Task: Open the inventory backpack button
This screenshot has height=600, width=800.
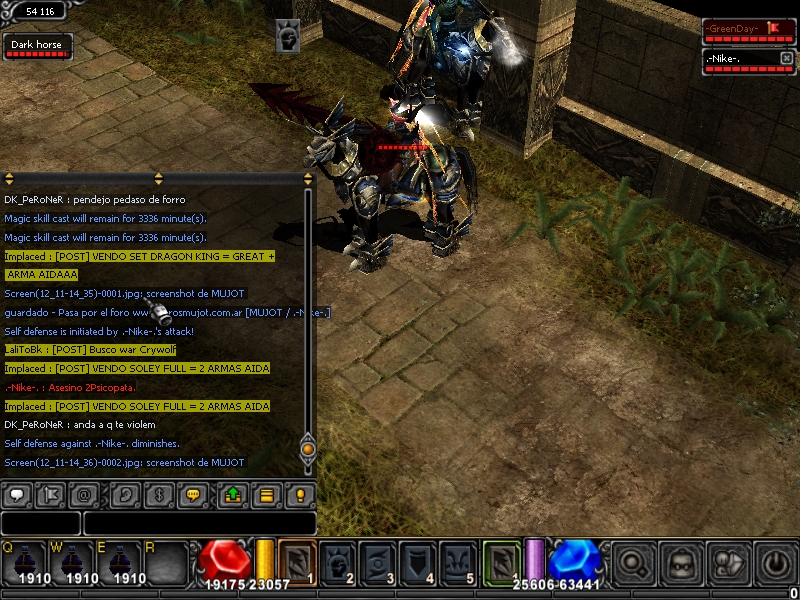Action: coord(680,562)
